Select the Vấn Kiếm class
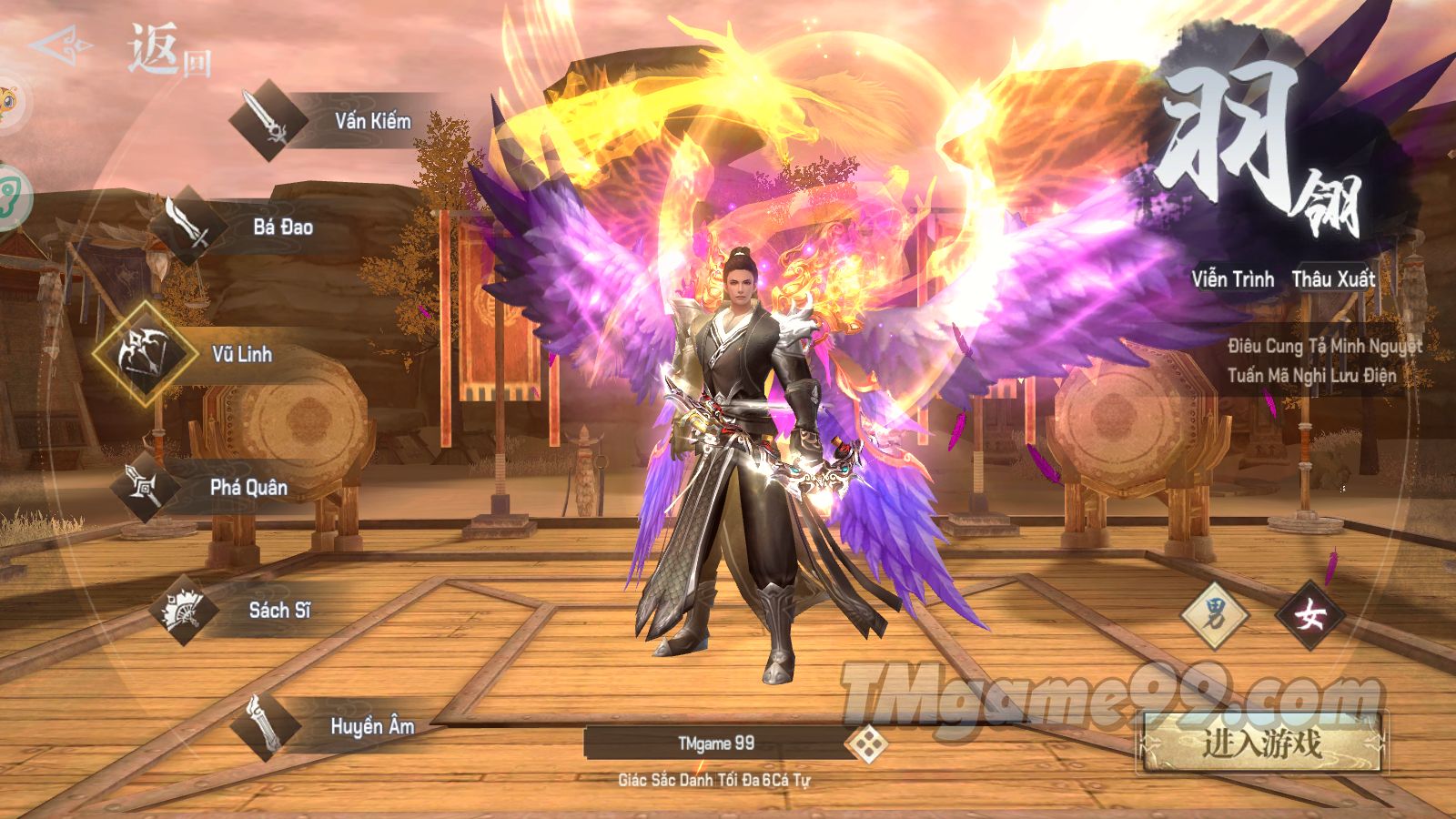The height and width of the screenshot is (819, 1456). (x=269, y=121)
